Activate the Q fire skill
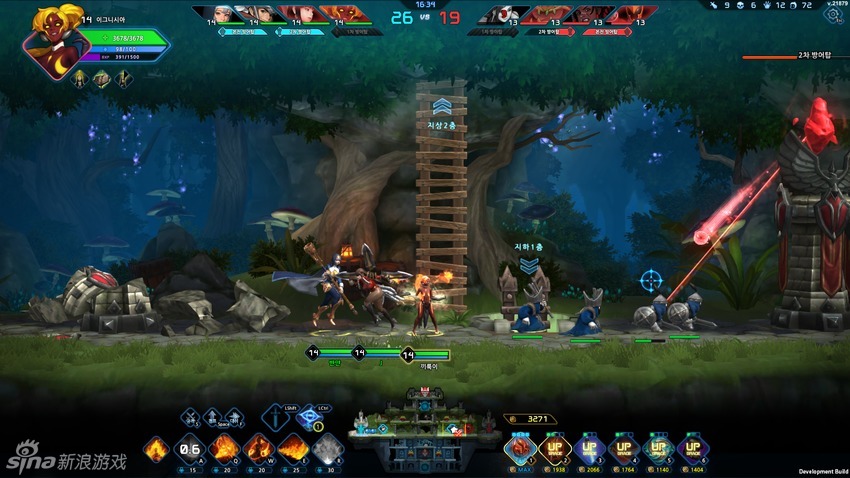Viewport: 850px width, 478px height. coord(224,449)
